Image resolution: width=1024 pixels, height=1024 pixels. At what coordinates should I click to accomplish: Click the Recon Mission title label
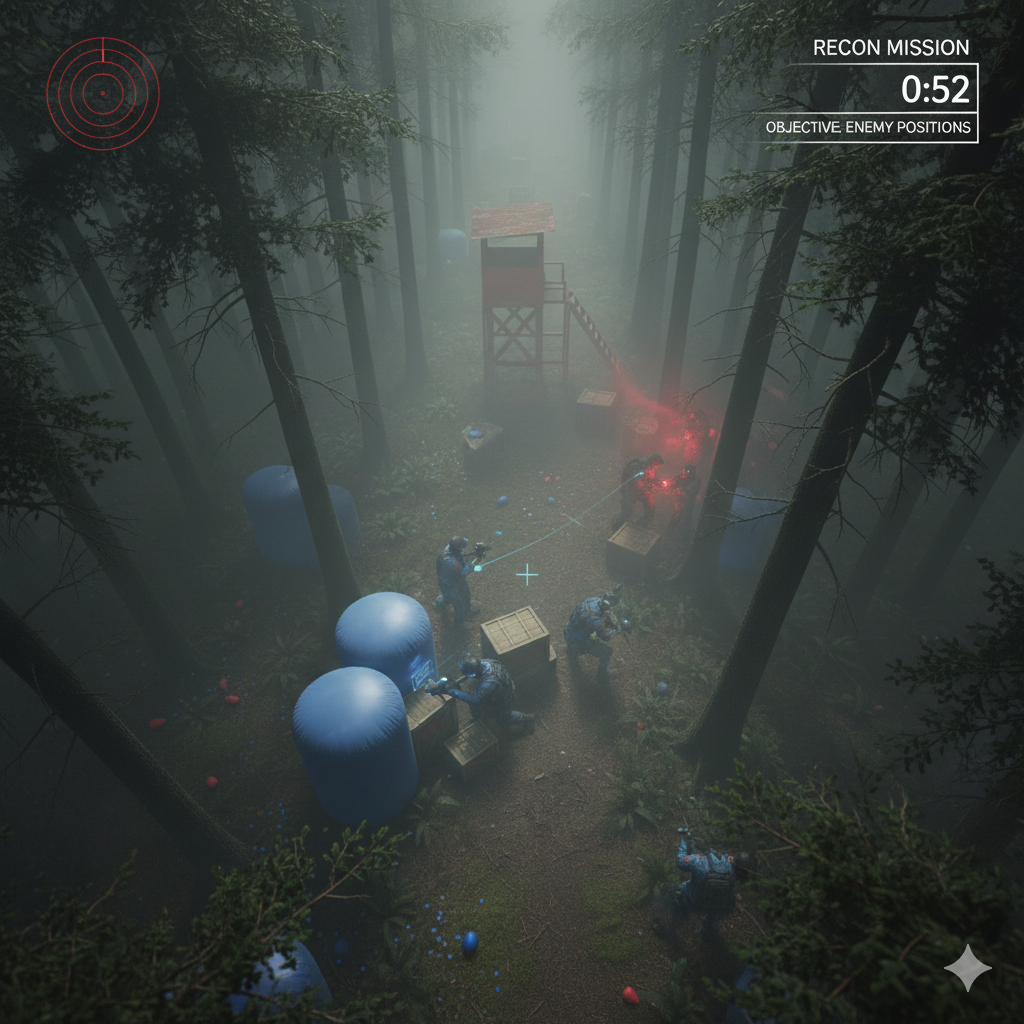[x=890, y=48]
